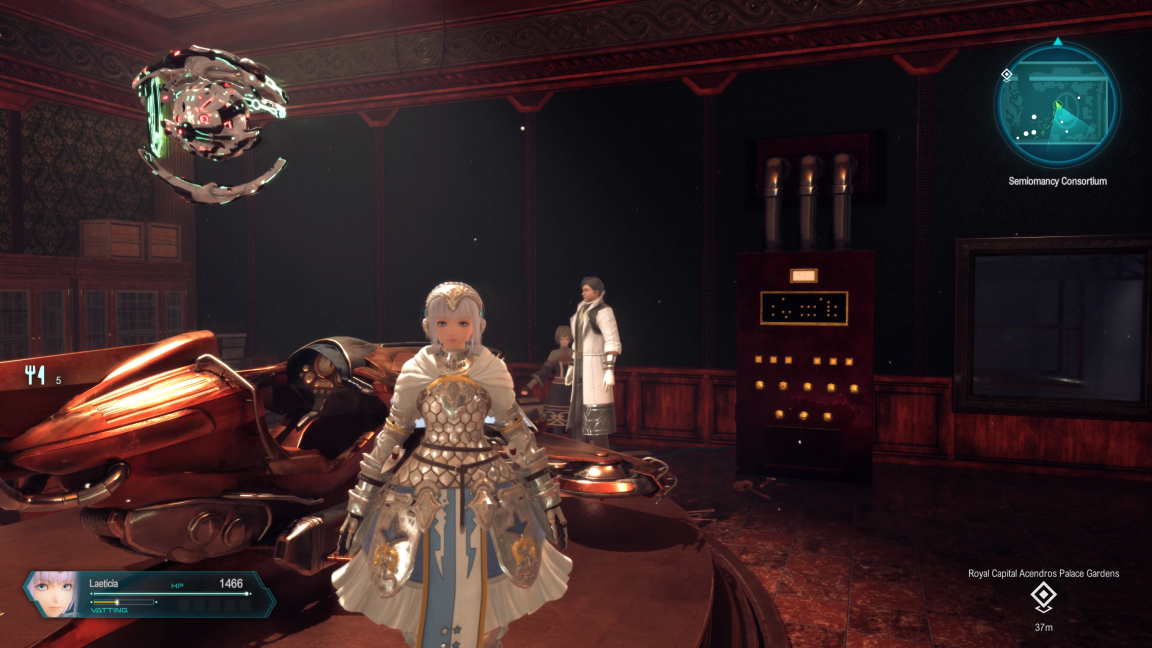Open the circular minimap
This screenshot has height=648, width=1152.
coord(1057,104)
